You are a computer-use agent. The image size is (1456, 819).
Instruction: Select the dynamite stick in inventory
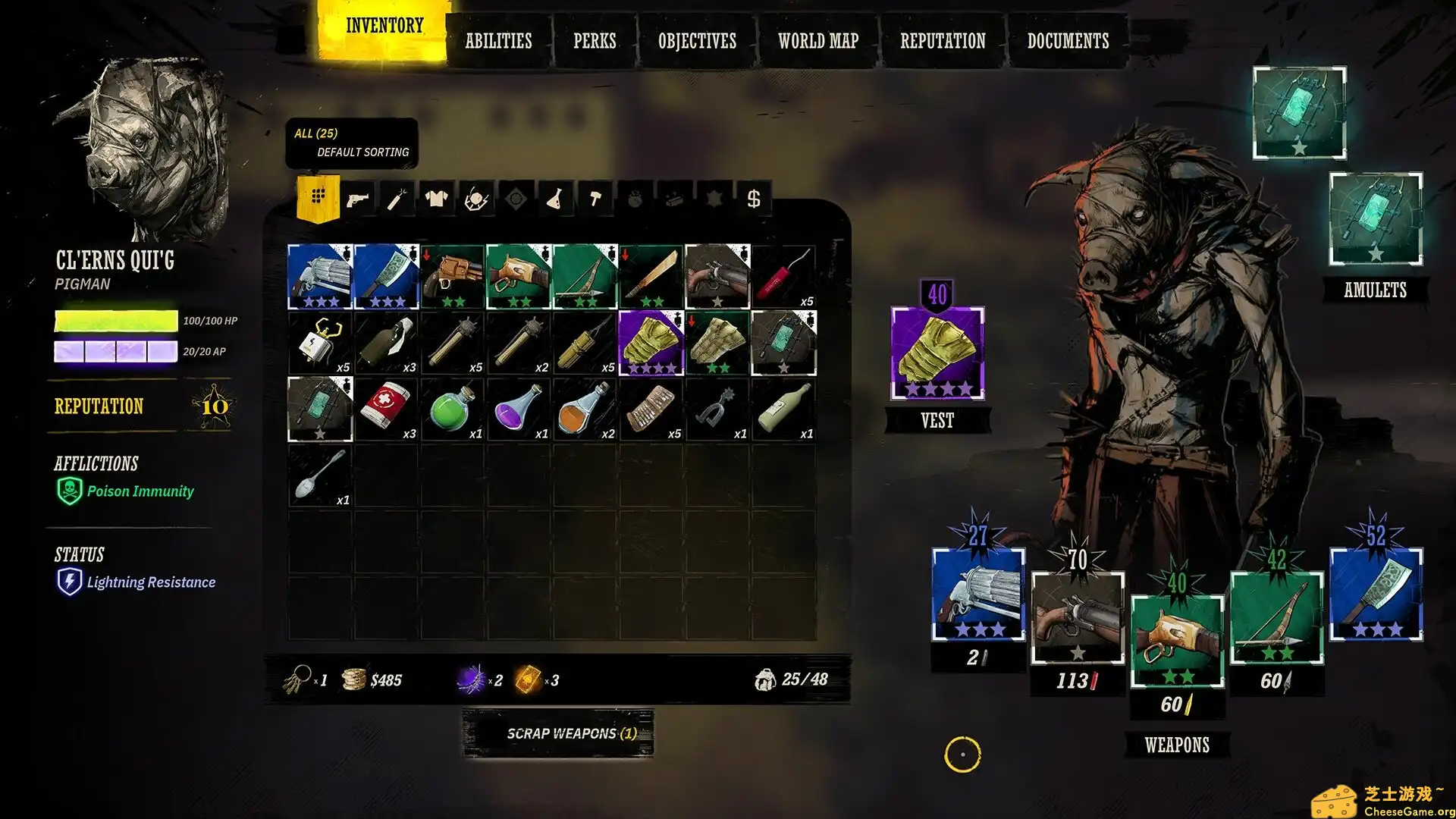point(783,277)
